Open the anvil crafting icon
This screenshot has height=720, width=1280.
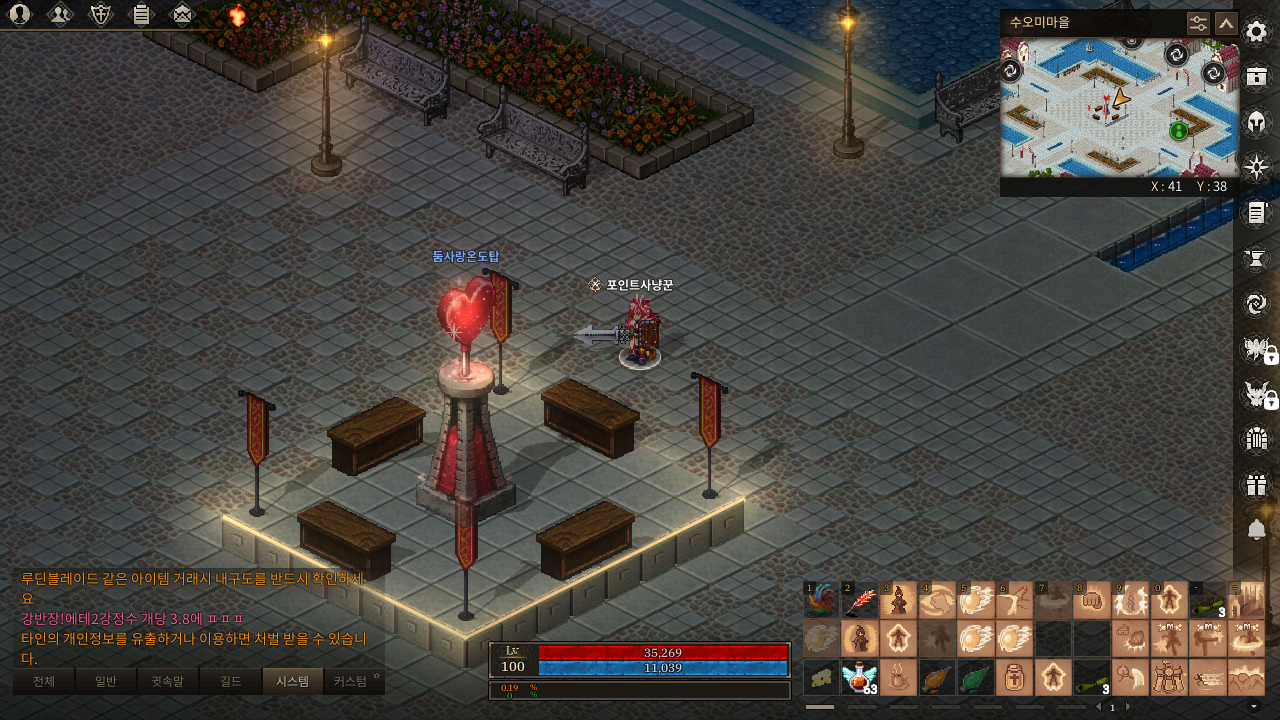(1256, 258)
